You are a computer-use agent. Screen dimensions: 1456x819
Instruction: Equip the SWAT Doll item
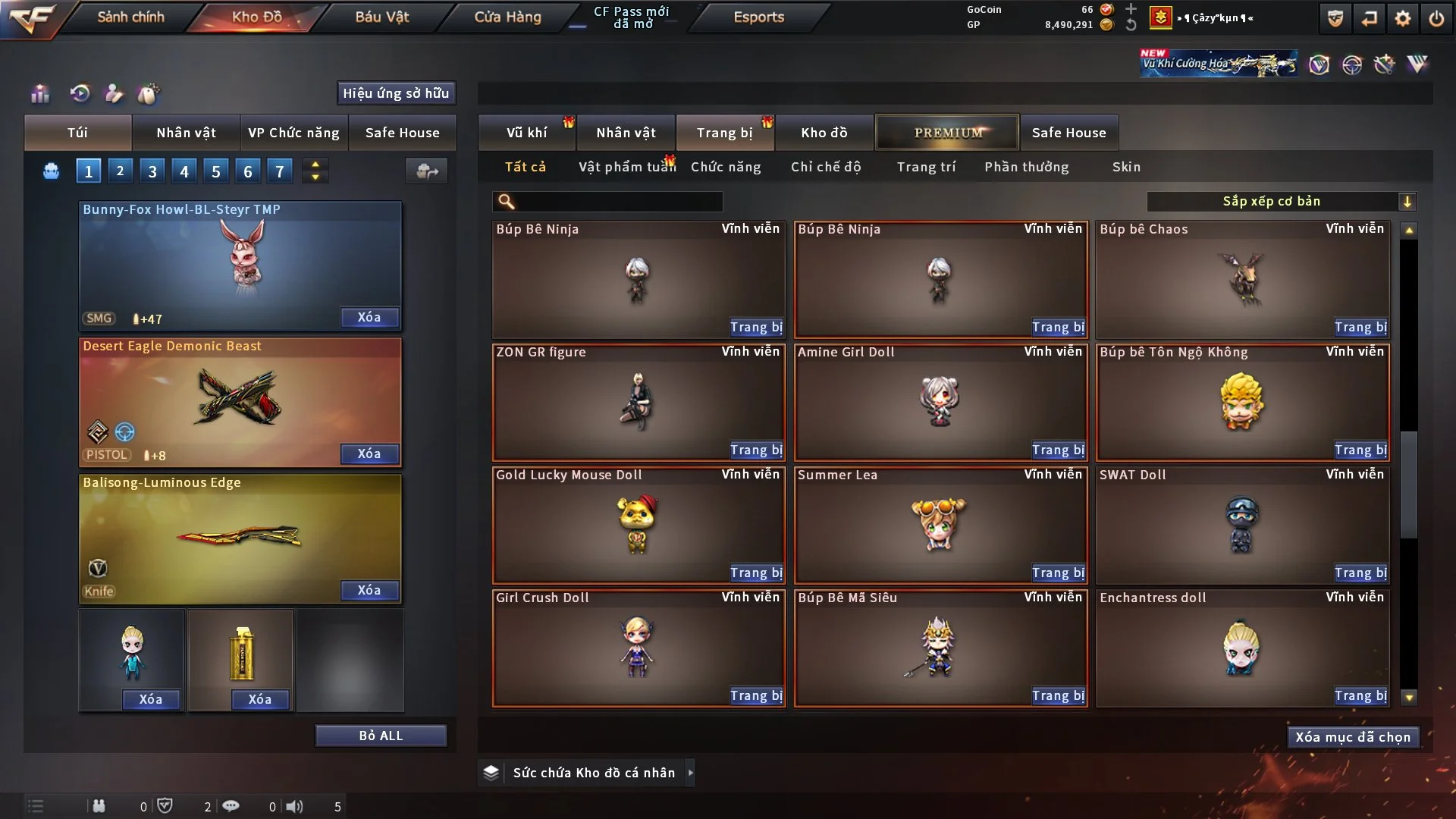[1360, 573]
